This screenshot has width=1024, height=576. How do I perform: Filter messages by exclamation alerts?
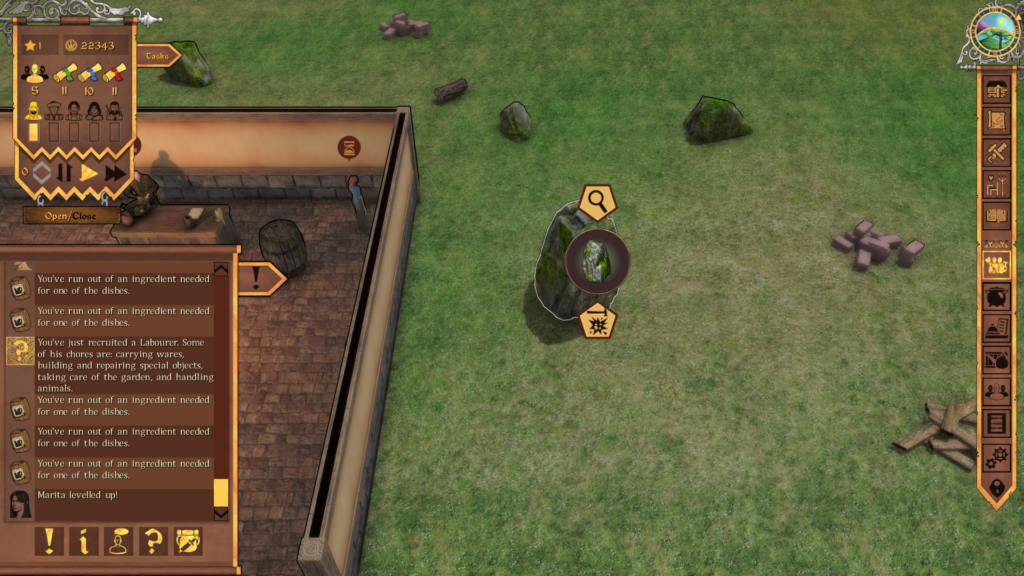coord(48,541)
